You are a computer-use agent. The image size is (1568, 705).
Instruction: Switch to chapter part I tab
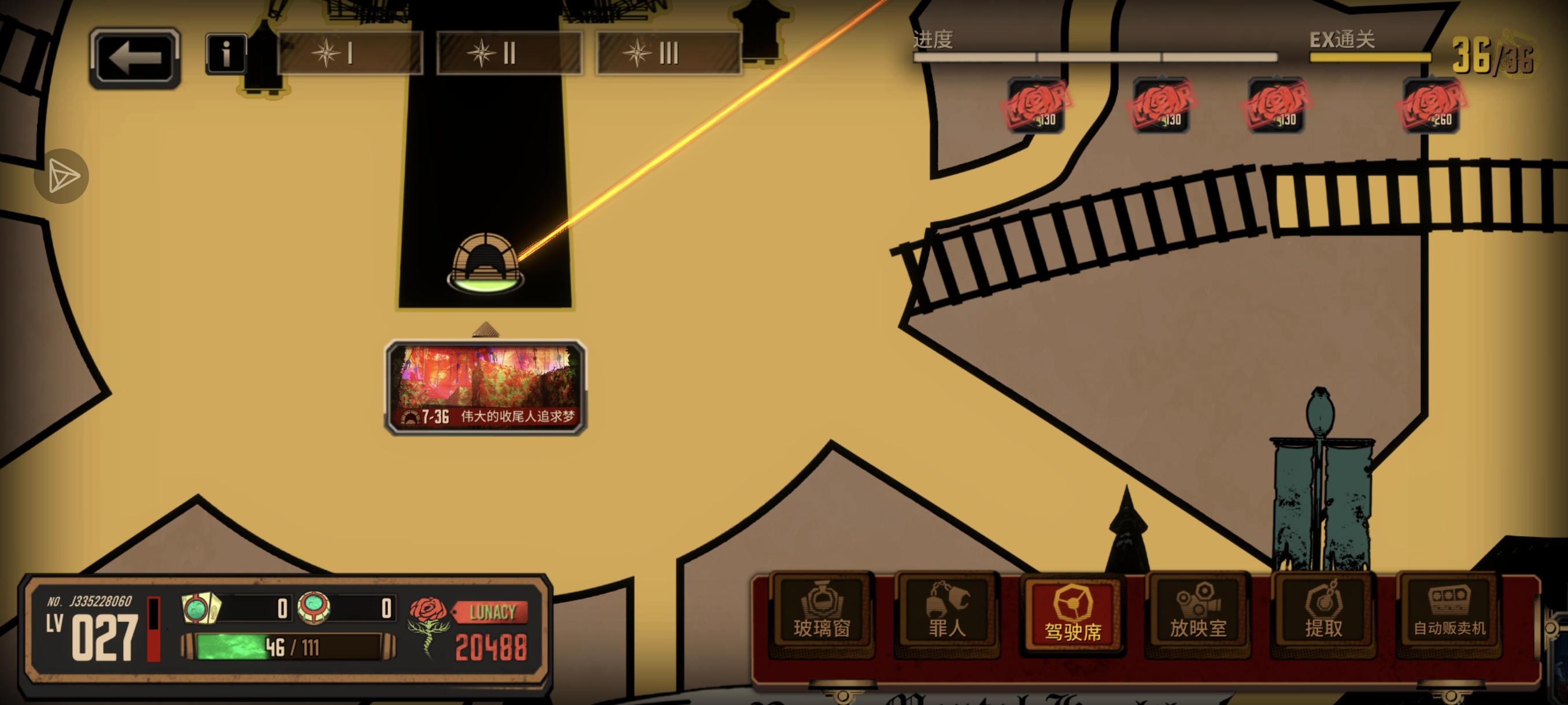(350, 54)
